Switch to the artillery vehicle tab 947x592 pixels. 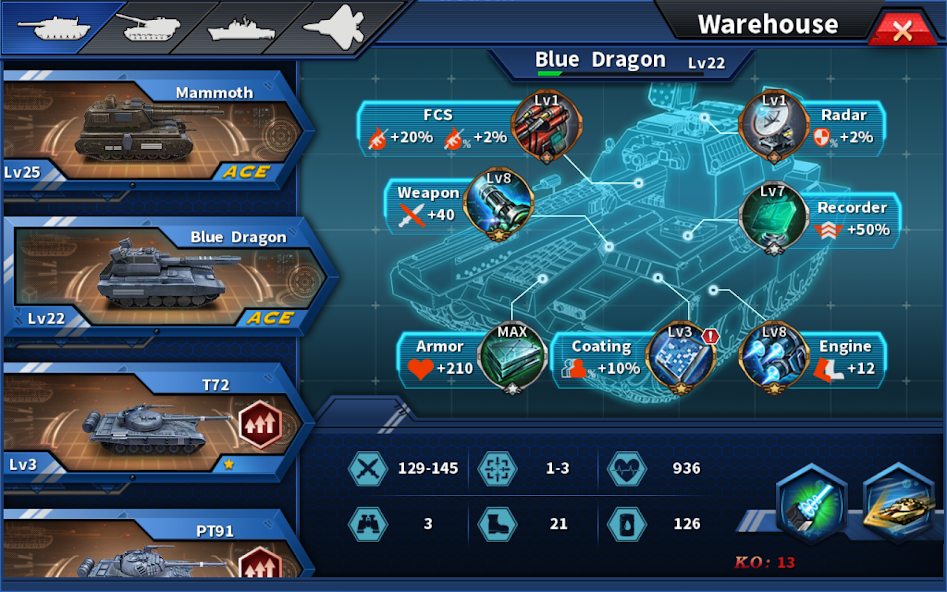click(150, 27)
